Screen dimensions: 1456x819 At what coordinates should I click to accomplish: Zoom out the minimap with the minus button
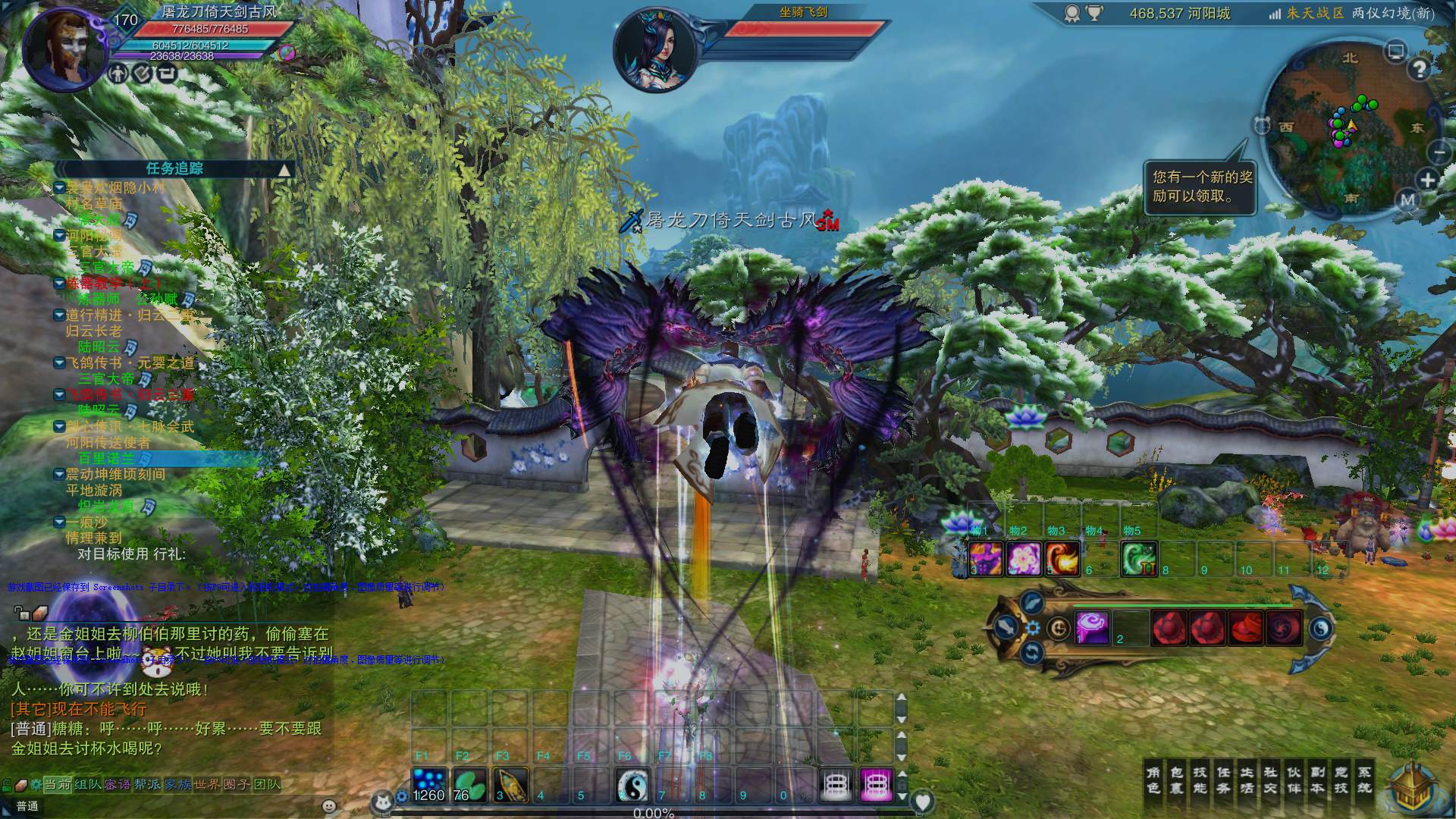[1439, 152]
